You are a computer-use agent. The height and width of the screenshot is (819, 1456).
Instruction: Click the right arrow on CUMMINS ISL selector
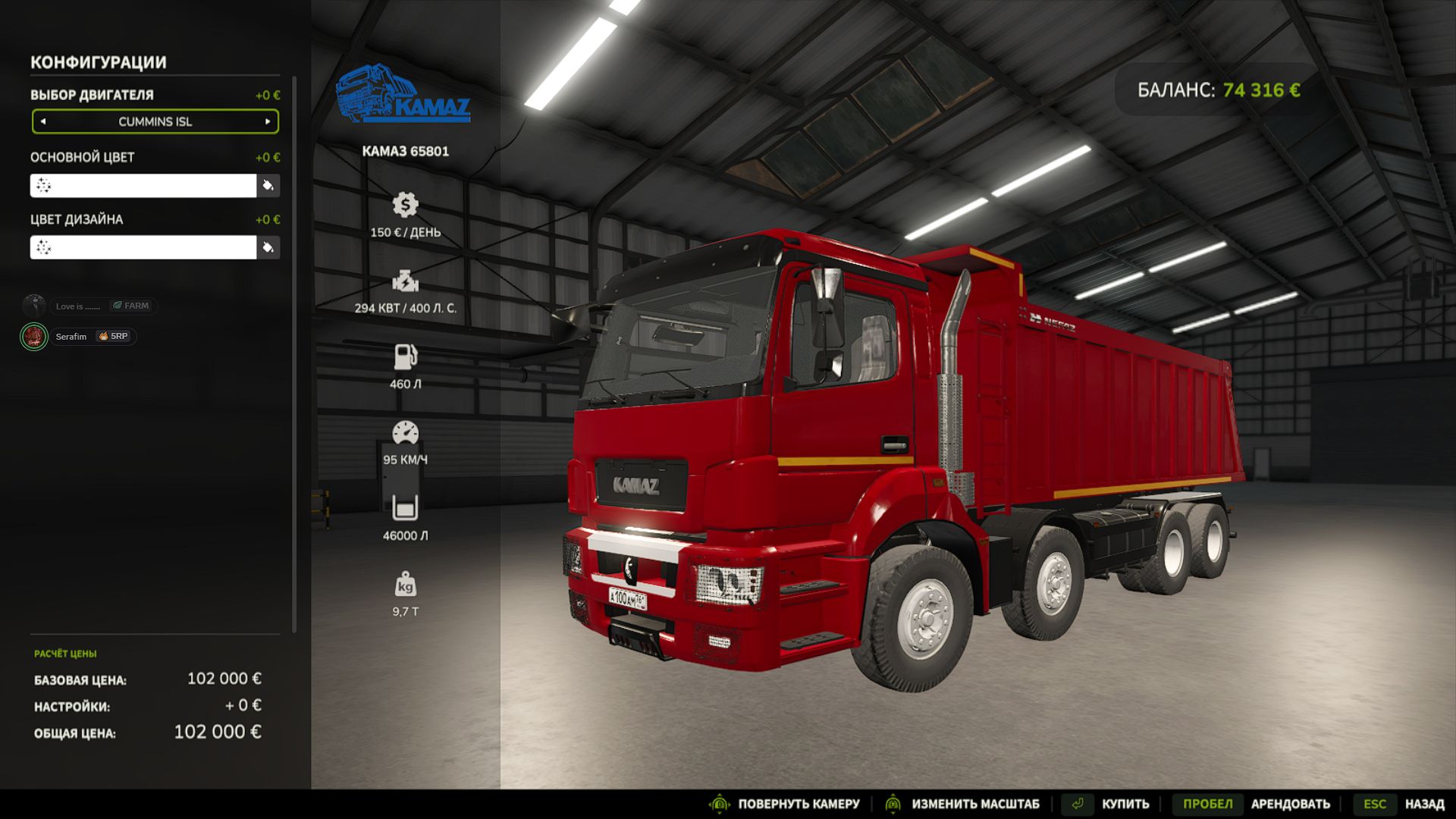coord(267,121)
